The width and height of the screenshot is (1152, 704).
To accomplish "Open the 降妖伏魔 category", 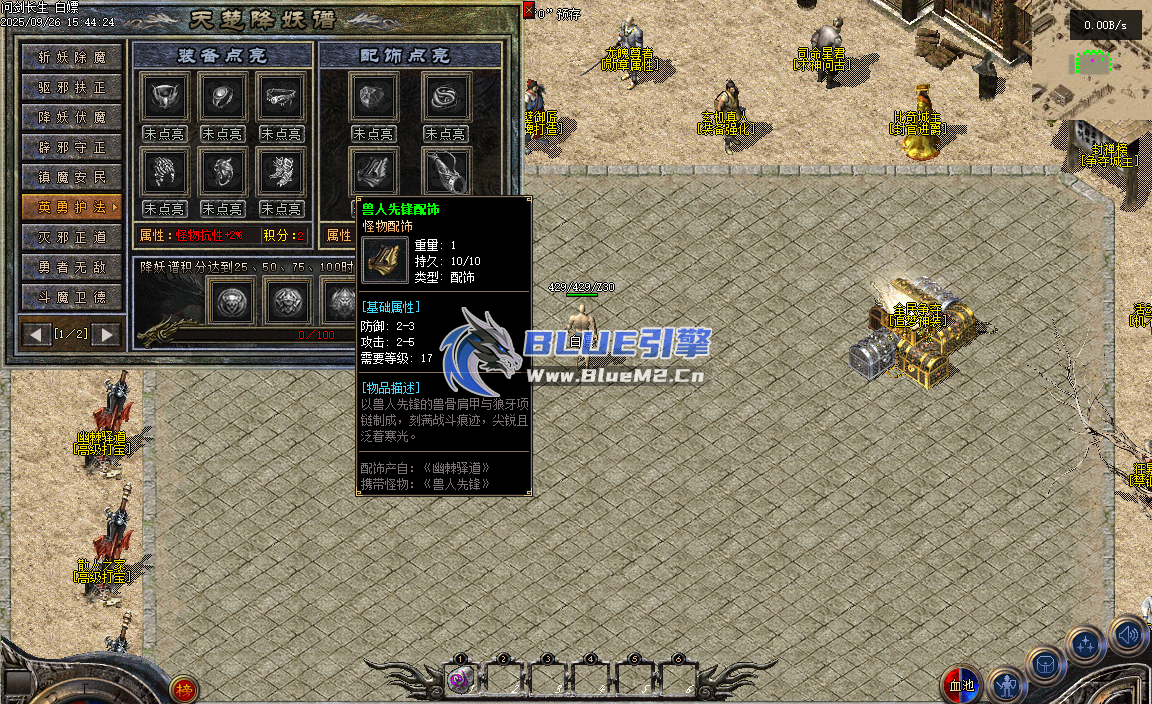I will 72,117.
